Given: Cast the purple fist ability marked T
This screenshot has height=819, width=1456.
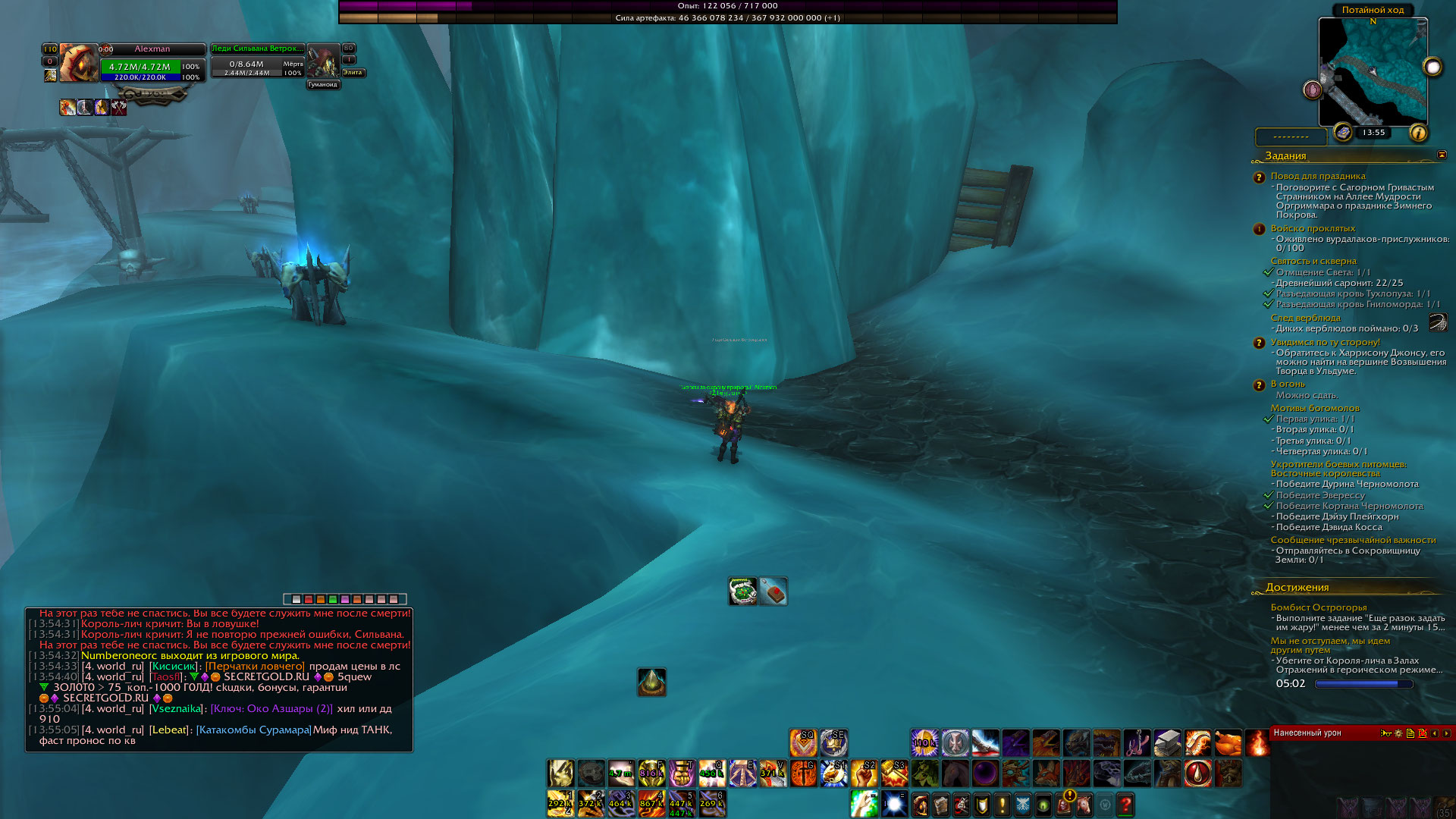Looking at the screenshot, I should tap(681, 773).
